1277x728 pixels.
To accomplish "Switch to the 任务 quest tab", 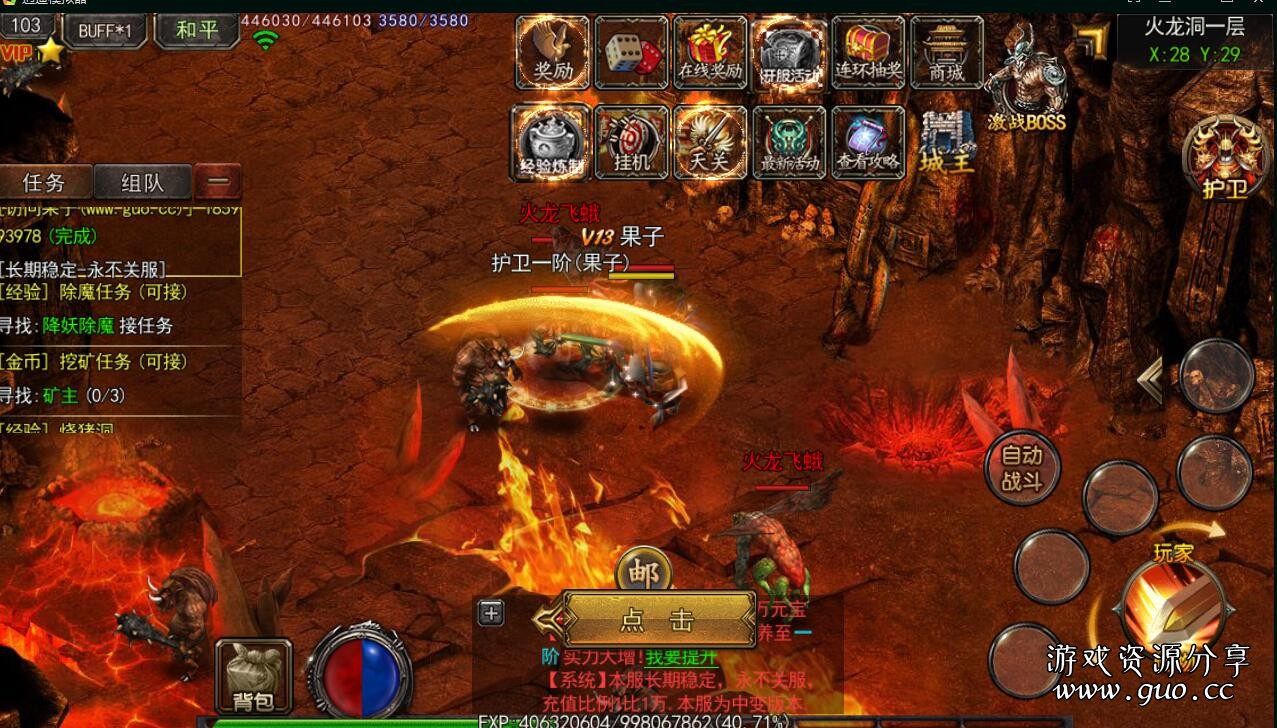I will click(x=45, y=182).
